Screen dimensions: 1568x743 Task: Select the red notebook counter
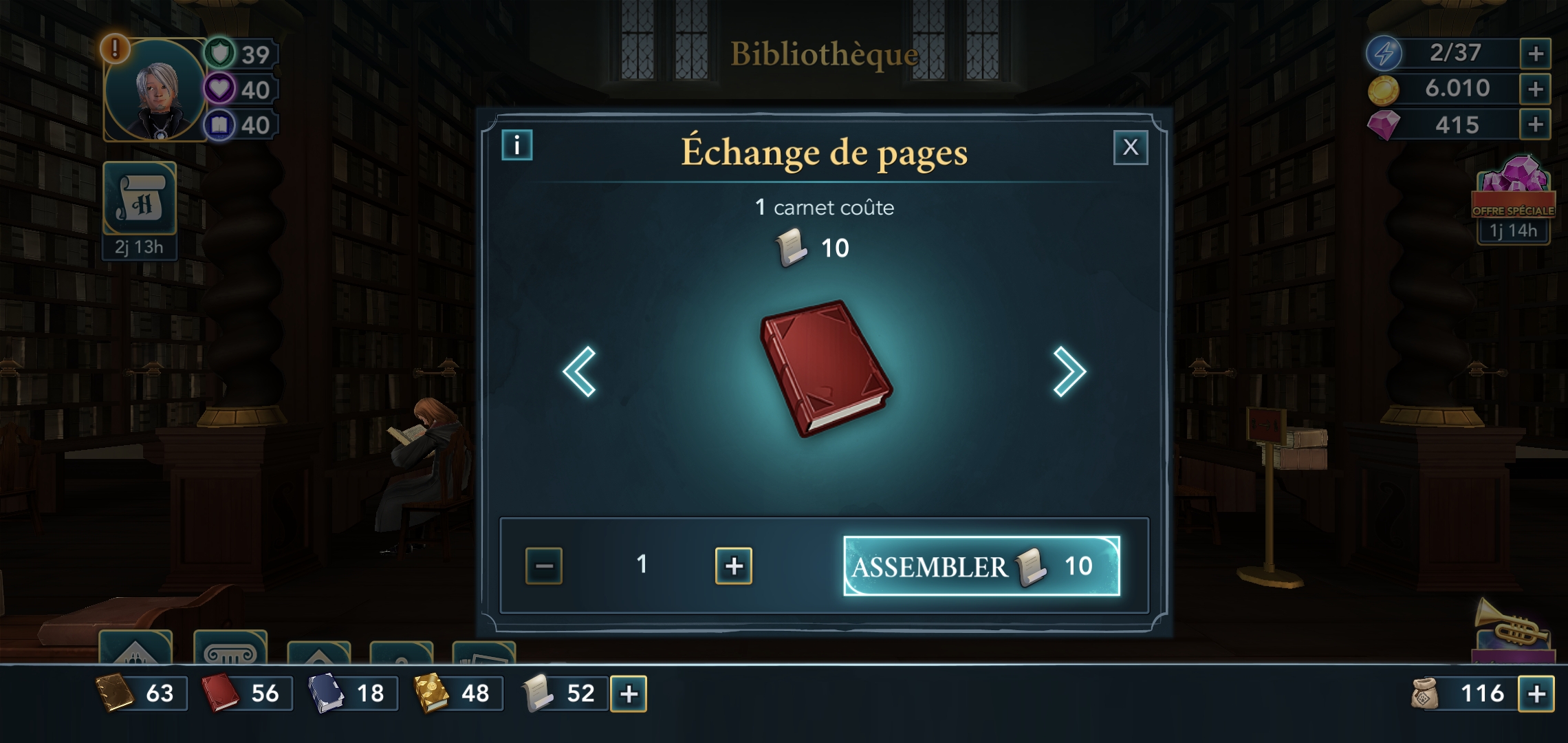tap(246, 693)
